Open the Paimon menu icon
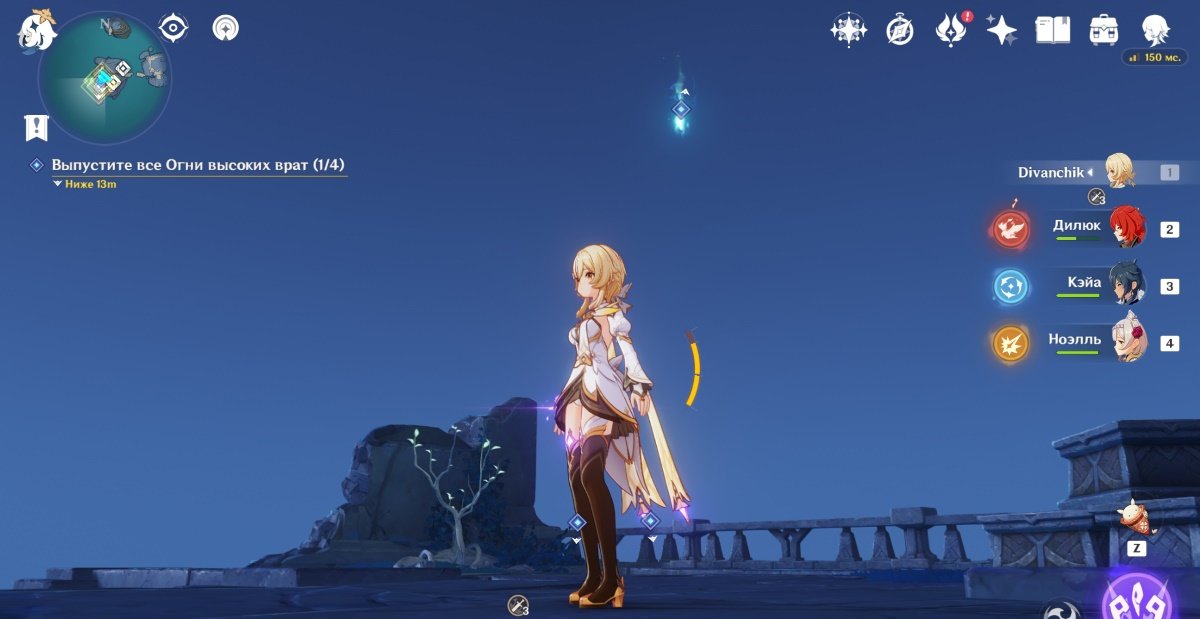1200x619 pixels. (x=37, y=30)
